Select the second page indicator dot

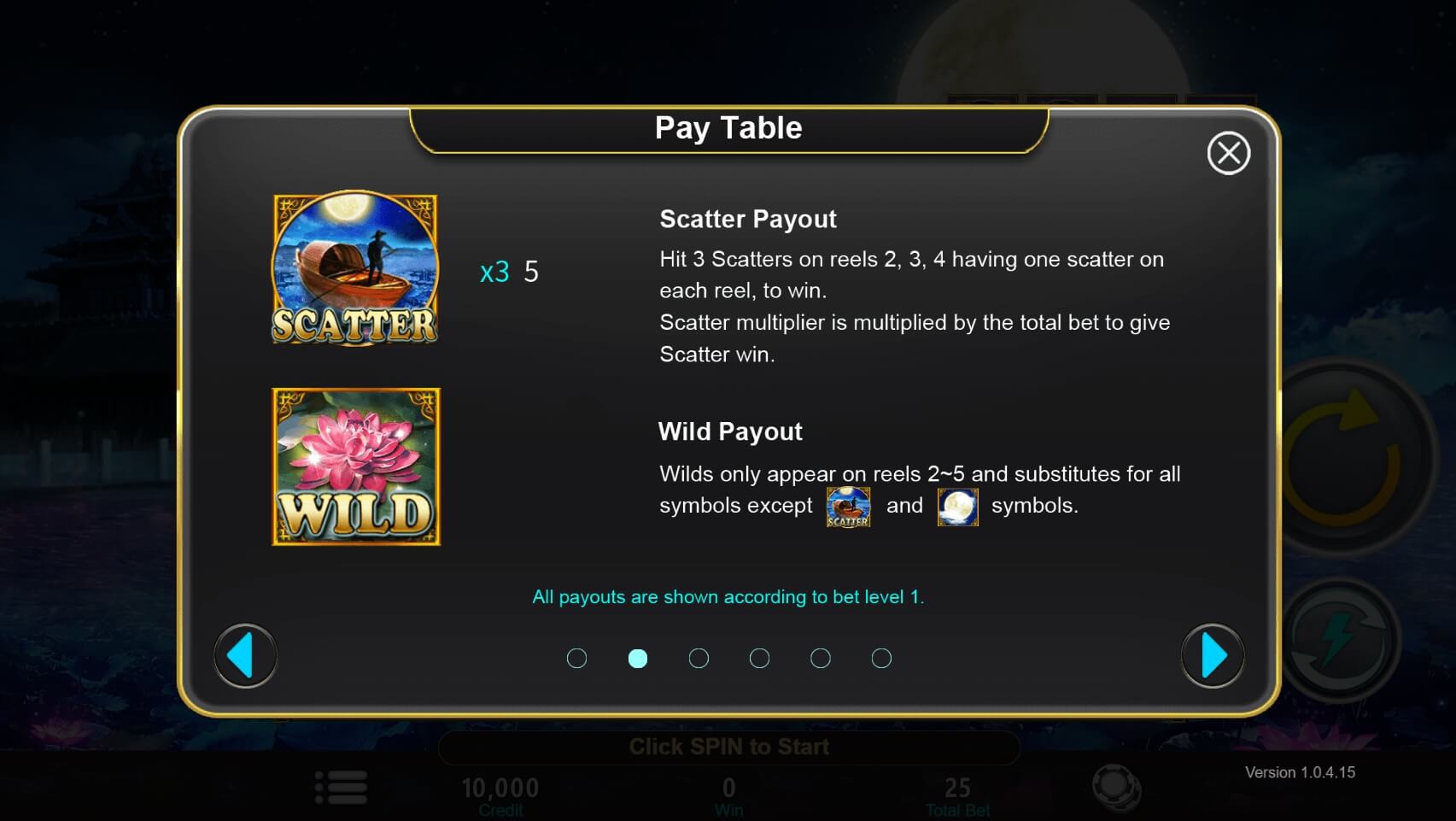tap(638, 658)
